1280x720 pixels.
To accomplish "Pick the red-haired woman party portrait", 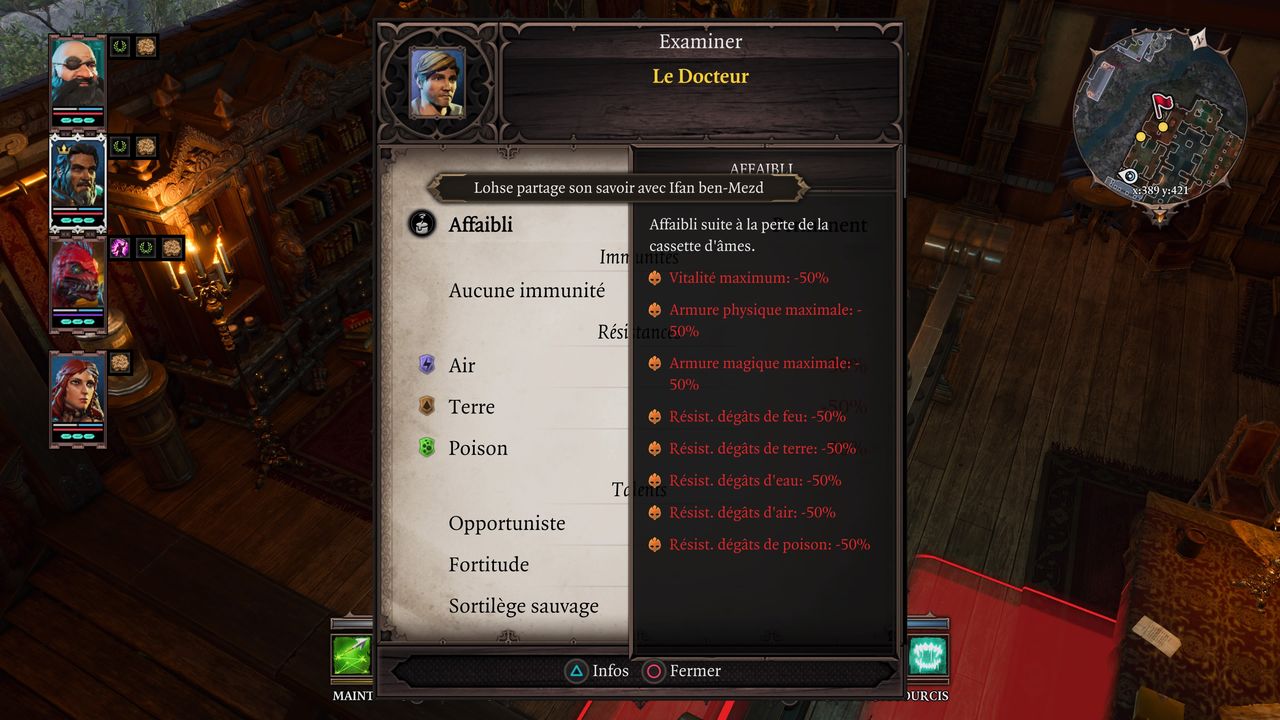I will [x=78, y=392].
